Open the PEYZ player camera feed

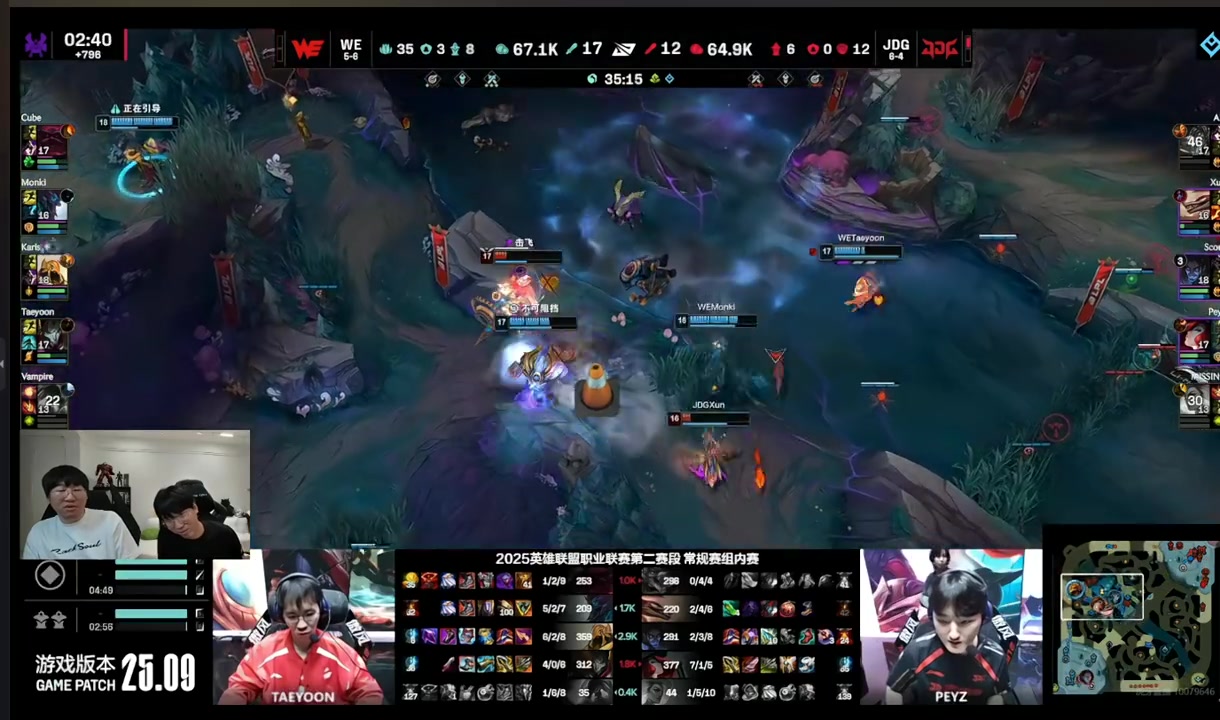pos(950,627)
